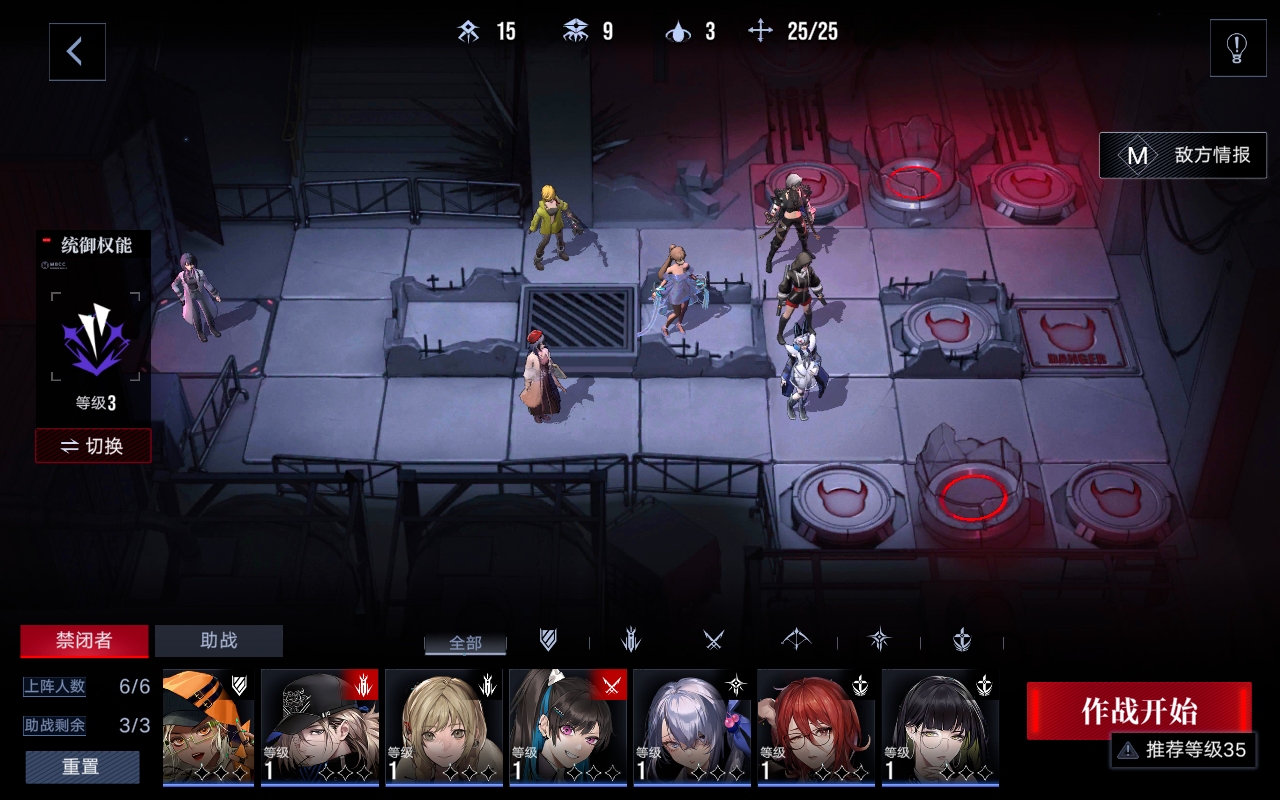The height and width of the screenshot is (800, 1280).
Task: Choose the orange-hat character card
Action: tap(208, 727)
